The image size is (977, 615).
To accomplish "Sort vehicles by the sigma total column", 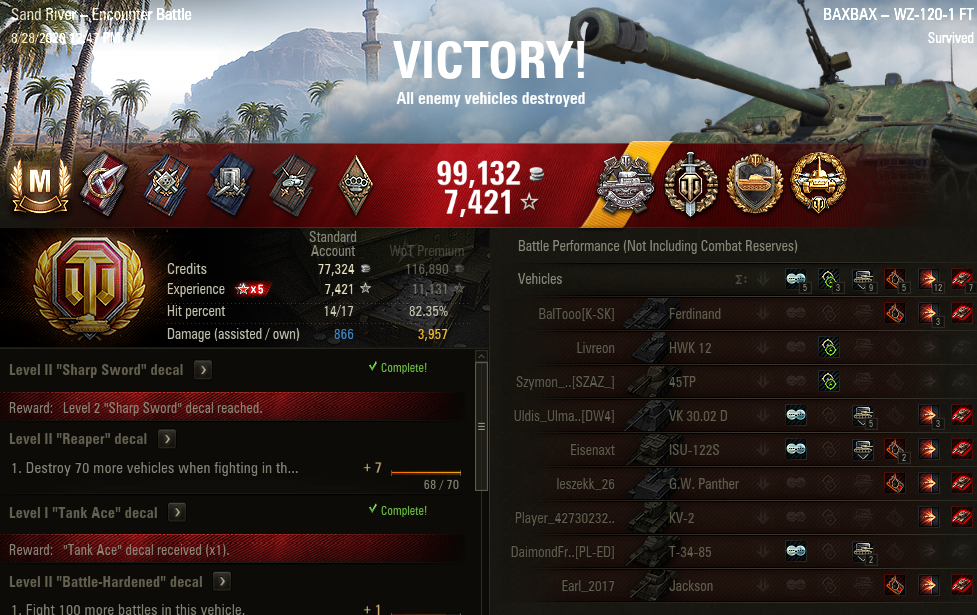I will point(741,279).
